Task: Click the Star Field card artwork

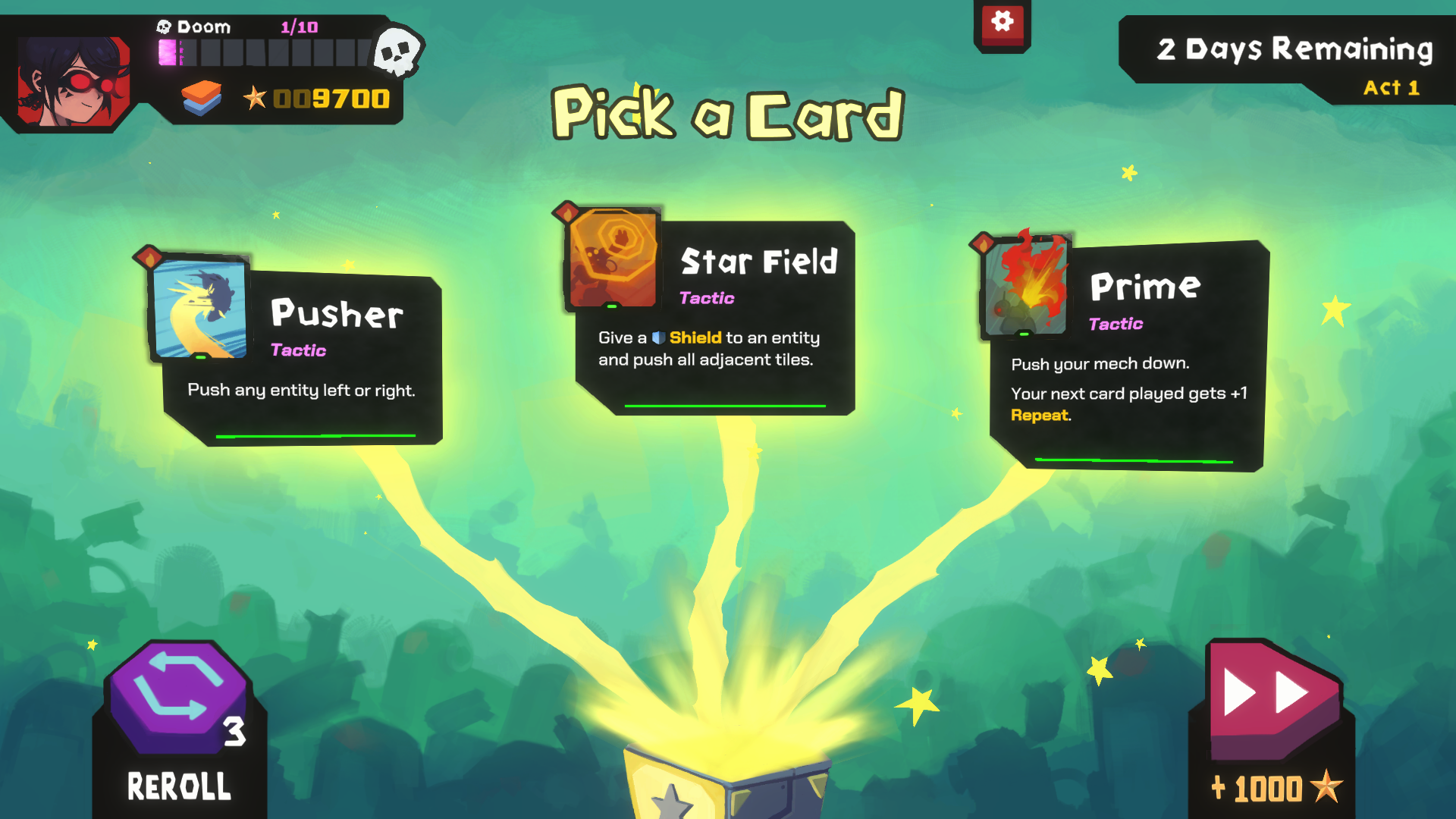Action: (614, 258)
